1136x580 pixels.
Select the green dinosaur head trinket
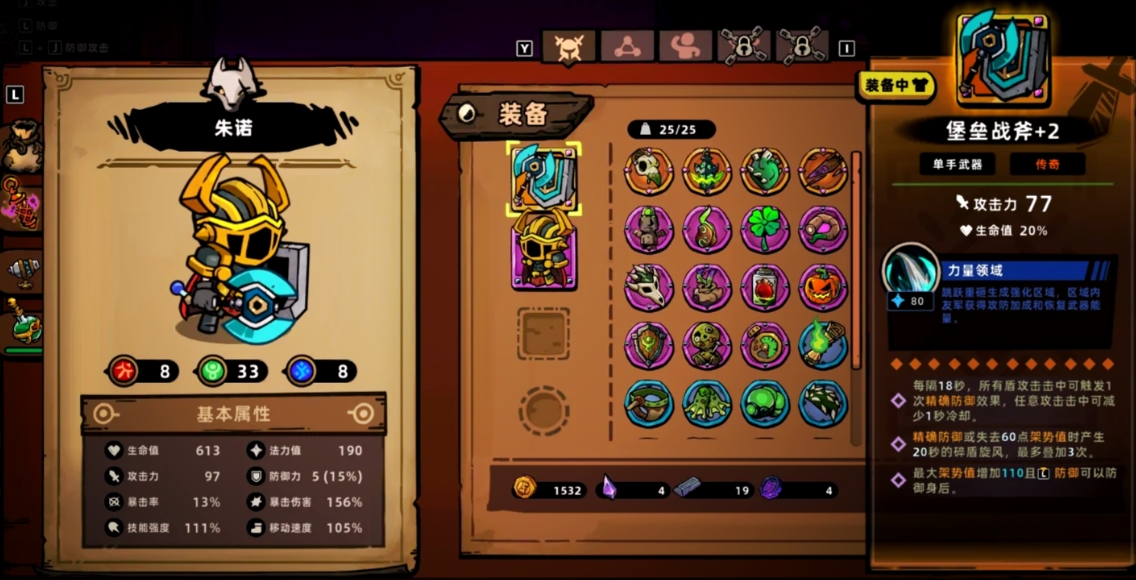765,171
